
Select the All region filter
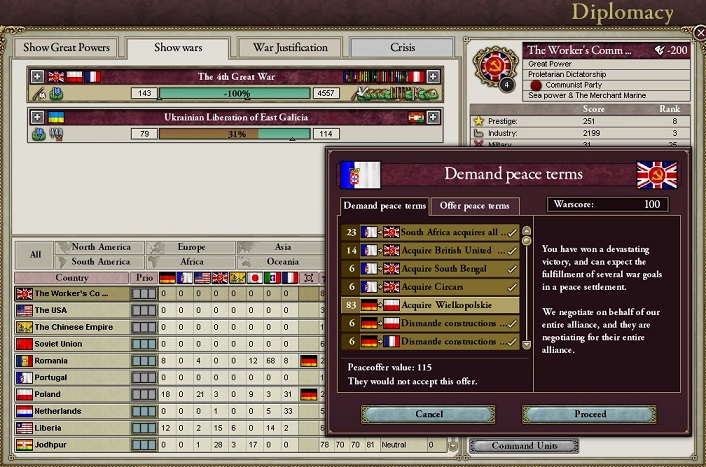point(35,254)
